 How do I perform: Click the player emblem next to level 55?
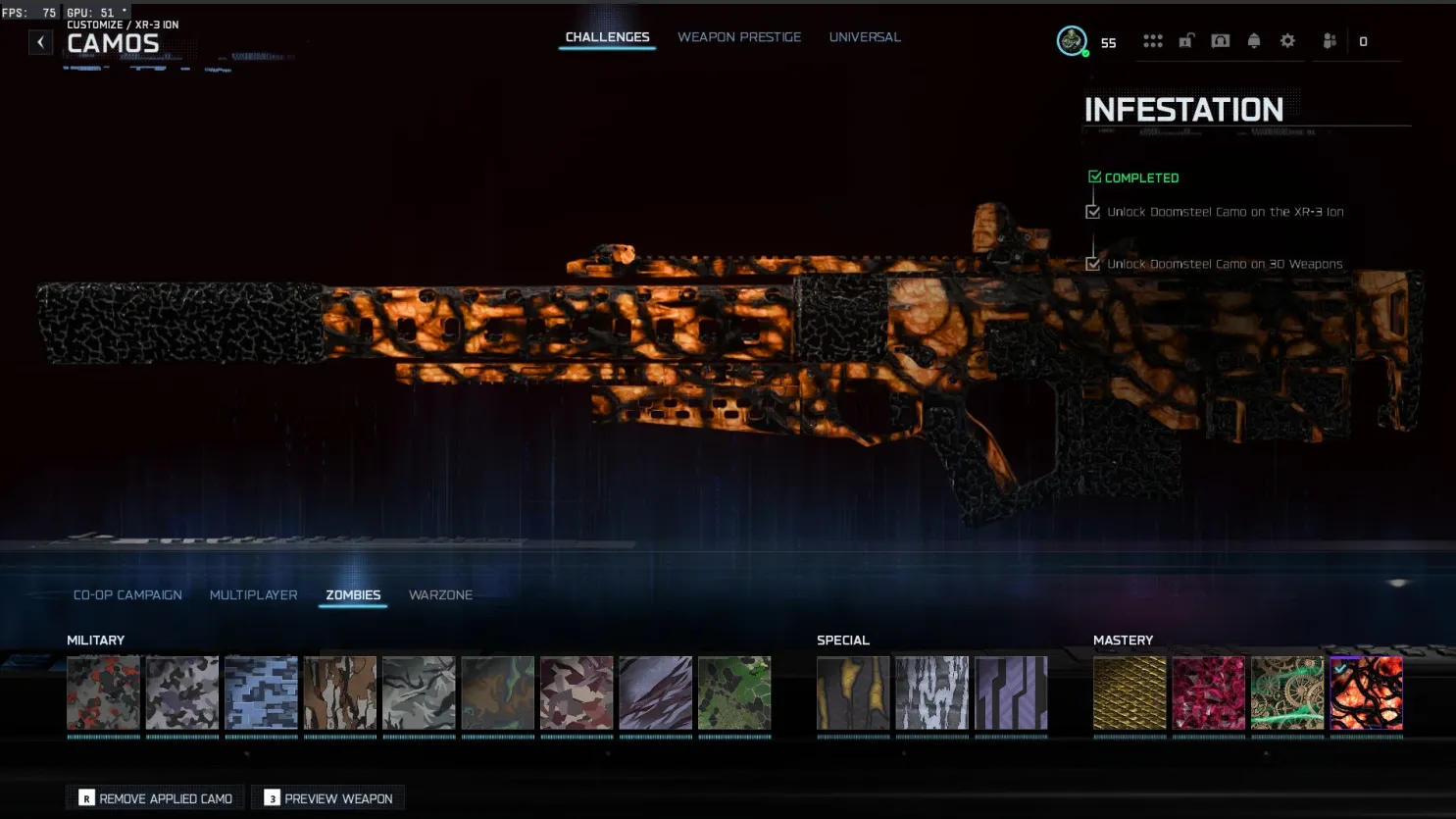1071,41
